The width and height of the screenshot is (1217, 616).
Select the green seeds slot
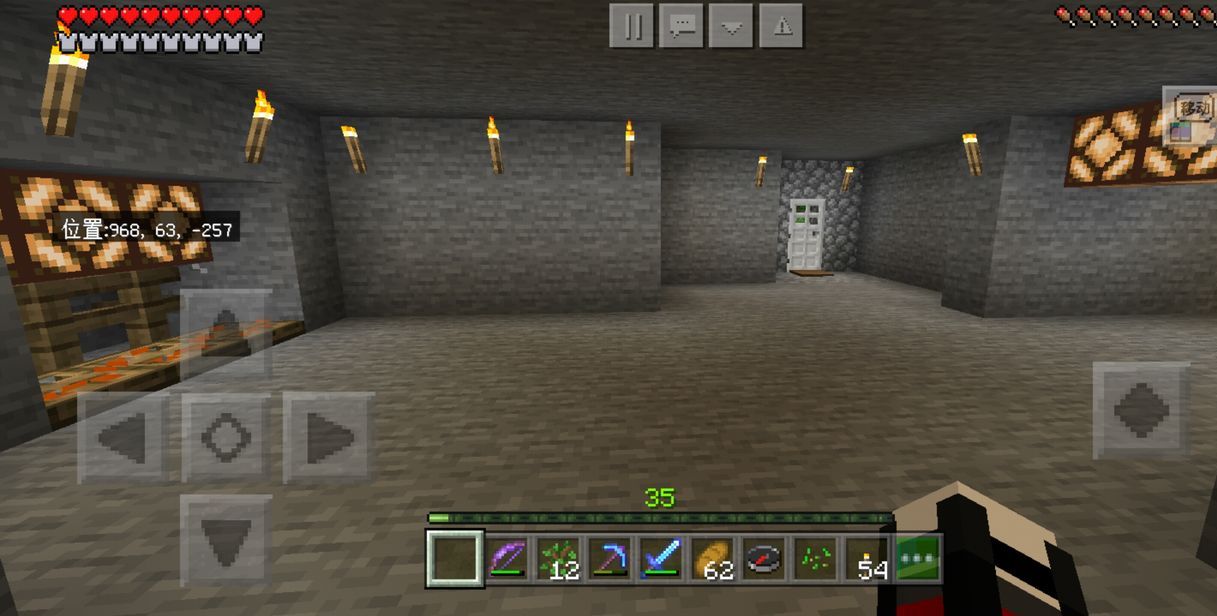(x=814, y=558)
